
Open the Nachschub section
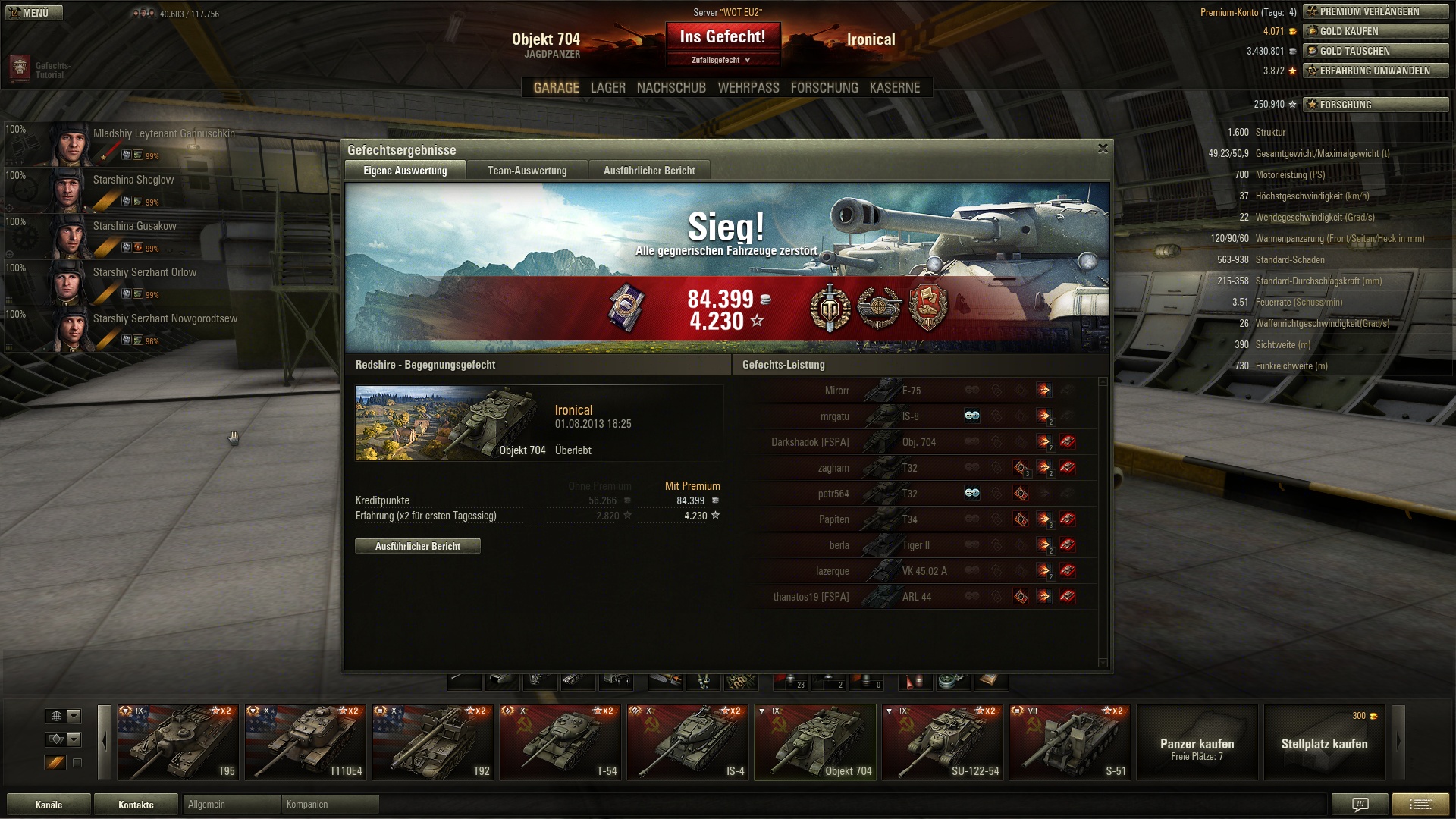click(x=671, y=88)
